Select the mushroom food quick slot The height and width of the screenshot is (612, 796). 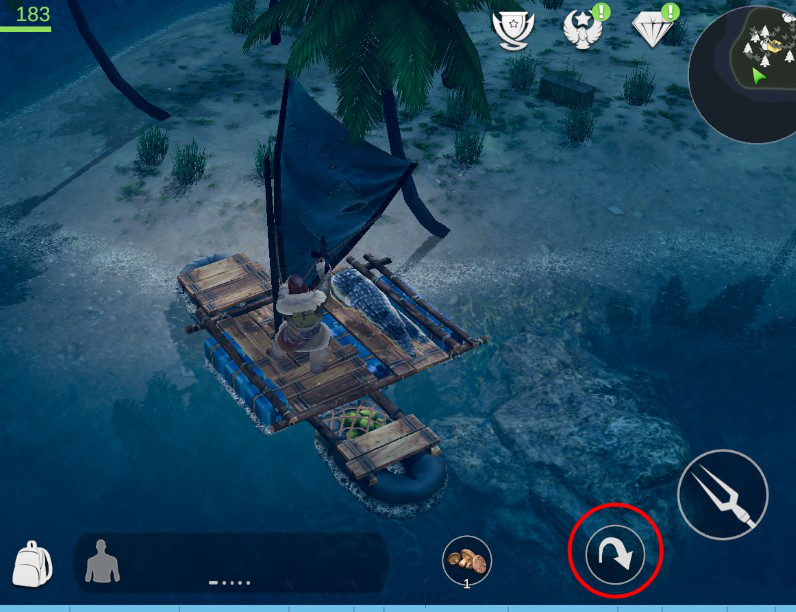467,560
